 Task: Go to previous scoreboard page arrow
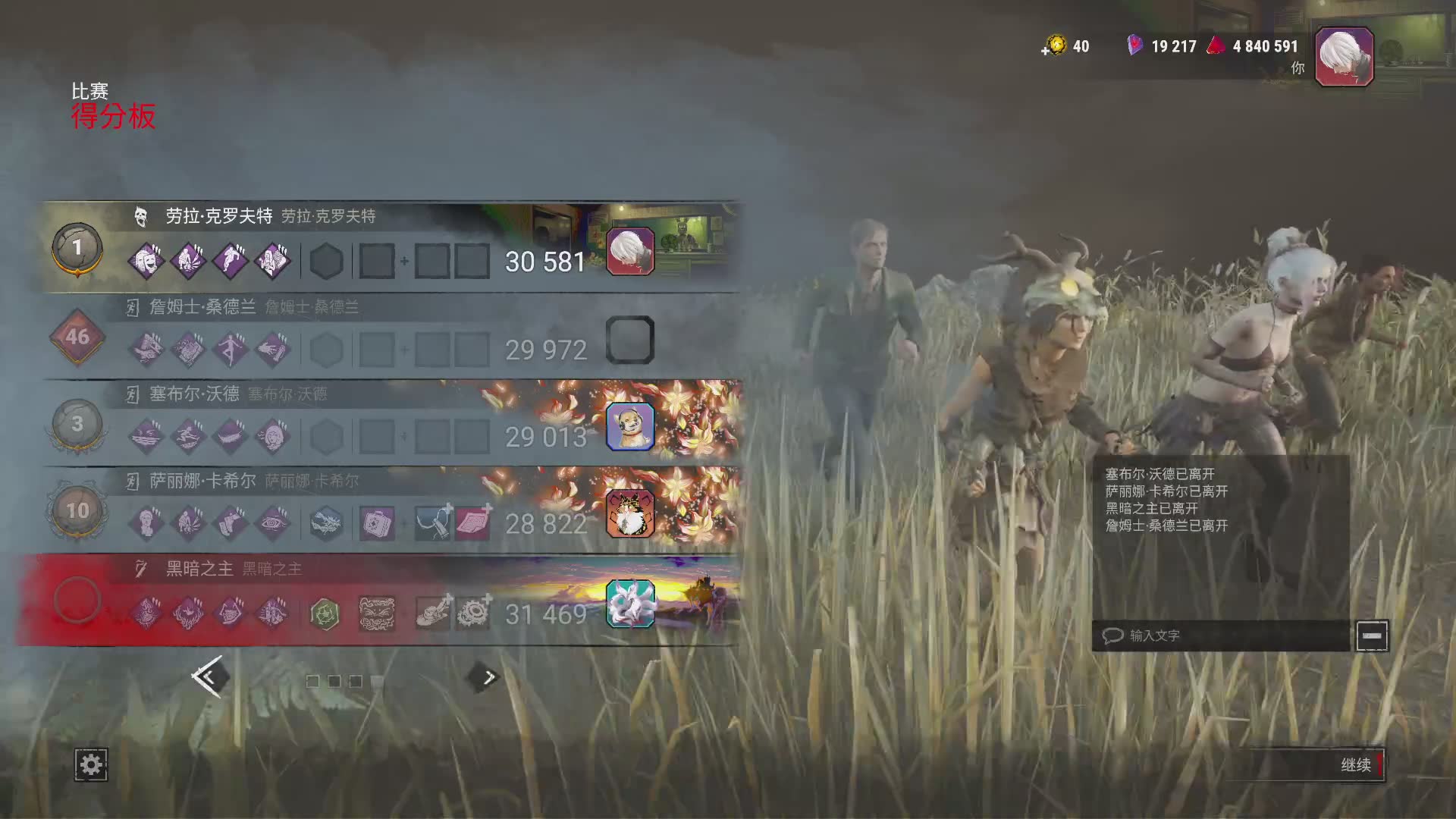coord(208,676)
